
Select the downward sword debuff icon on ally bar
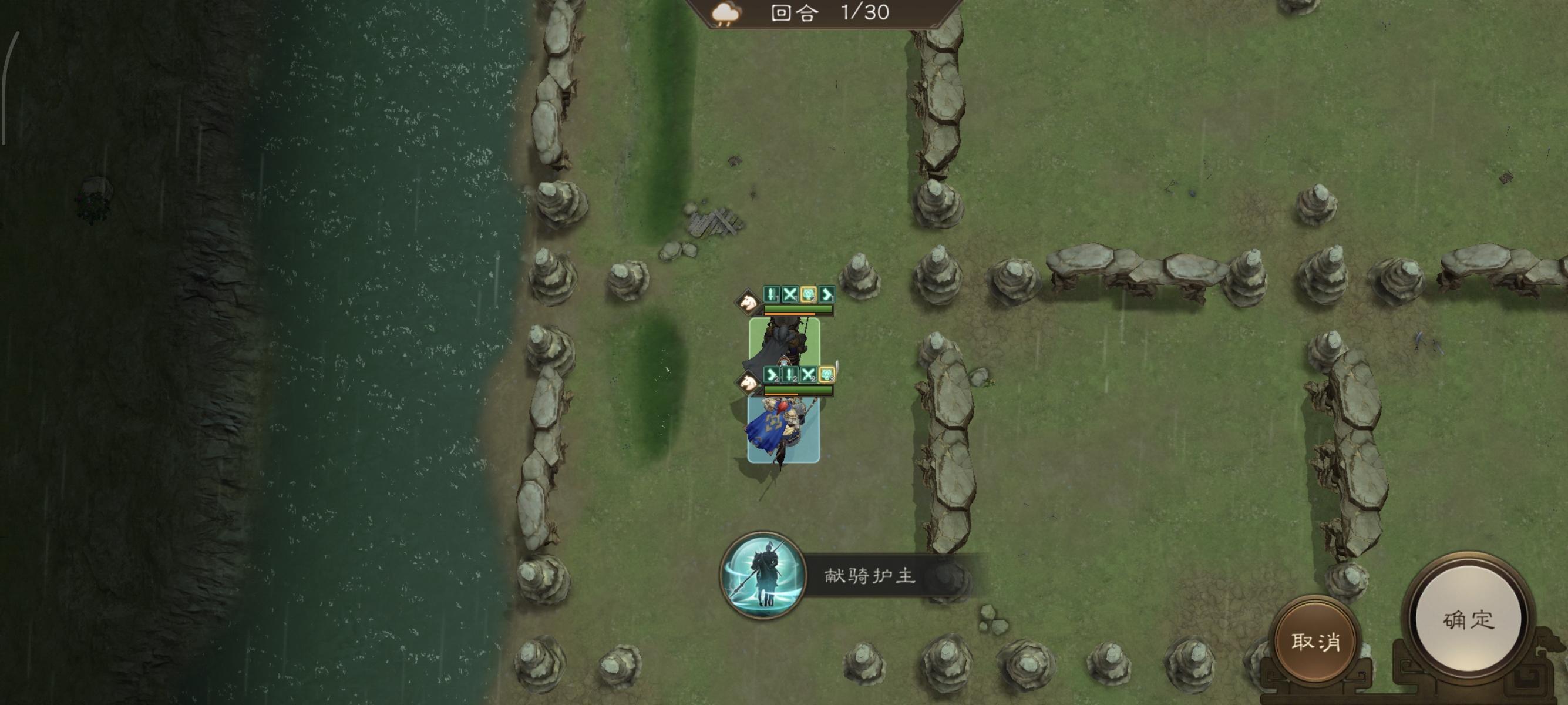pos(790,375)
